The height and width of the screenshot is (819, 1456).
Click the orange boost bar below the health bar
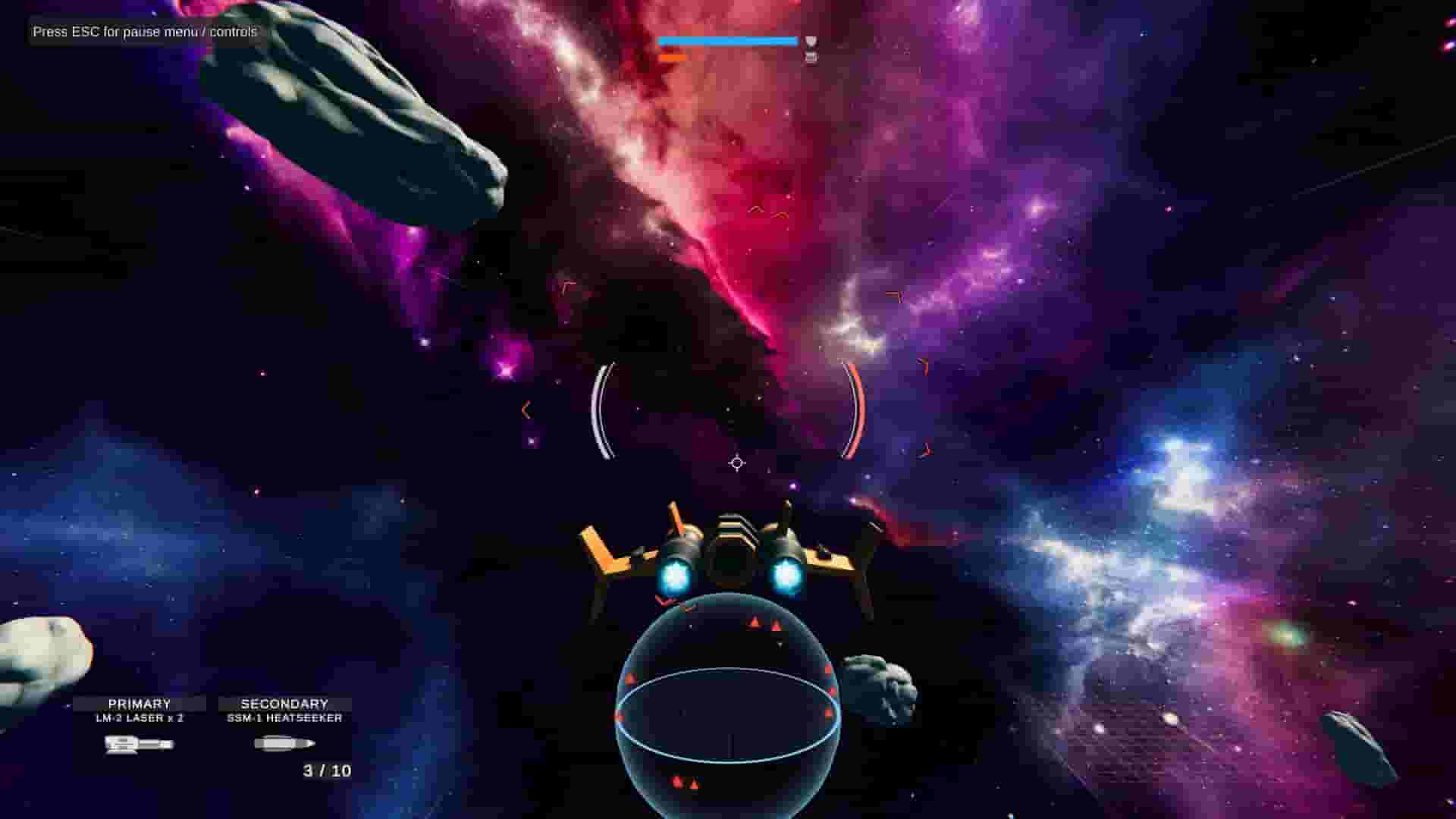pyautogui.click(x=672, y=58)
